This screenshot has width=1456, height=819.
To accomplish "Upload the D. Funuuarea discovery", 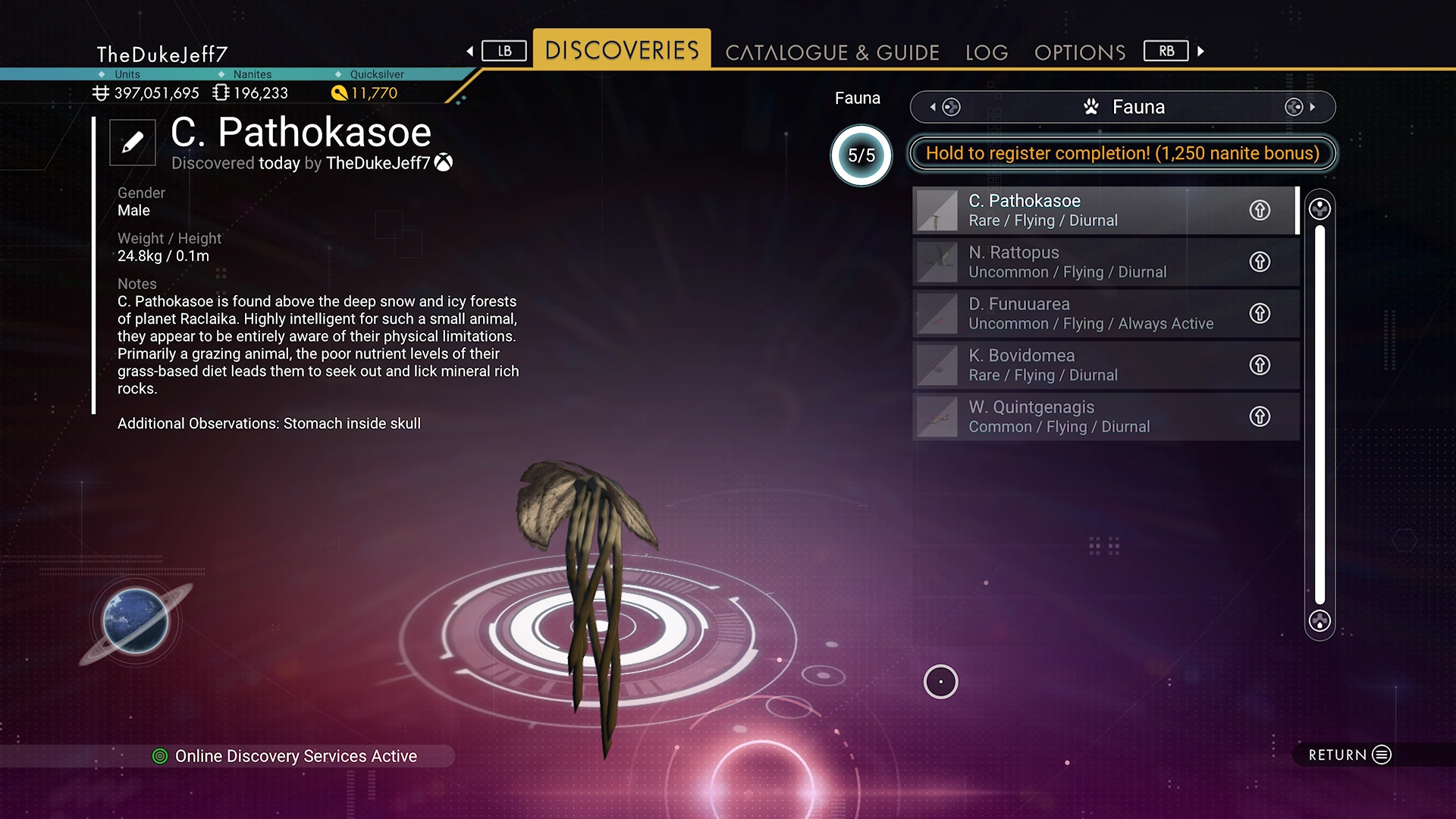I will 1260,313.
